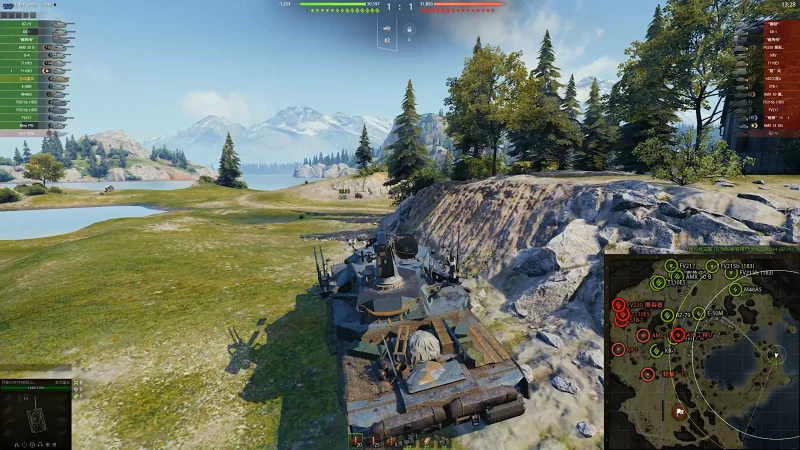Click the enemy base flag on the minimap
800x450 pixels.
[x=678, y=411]
